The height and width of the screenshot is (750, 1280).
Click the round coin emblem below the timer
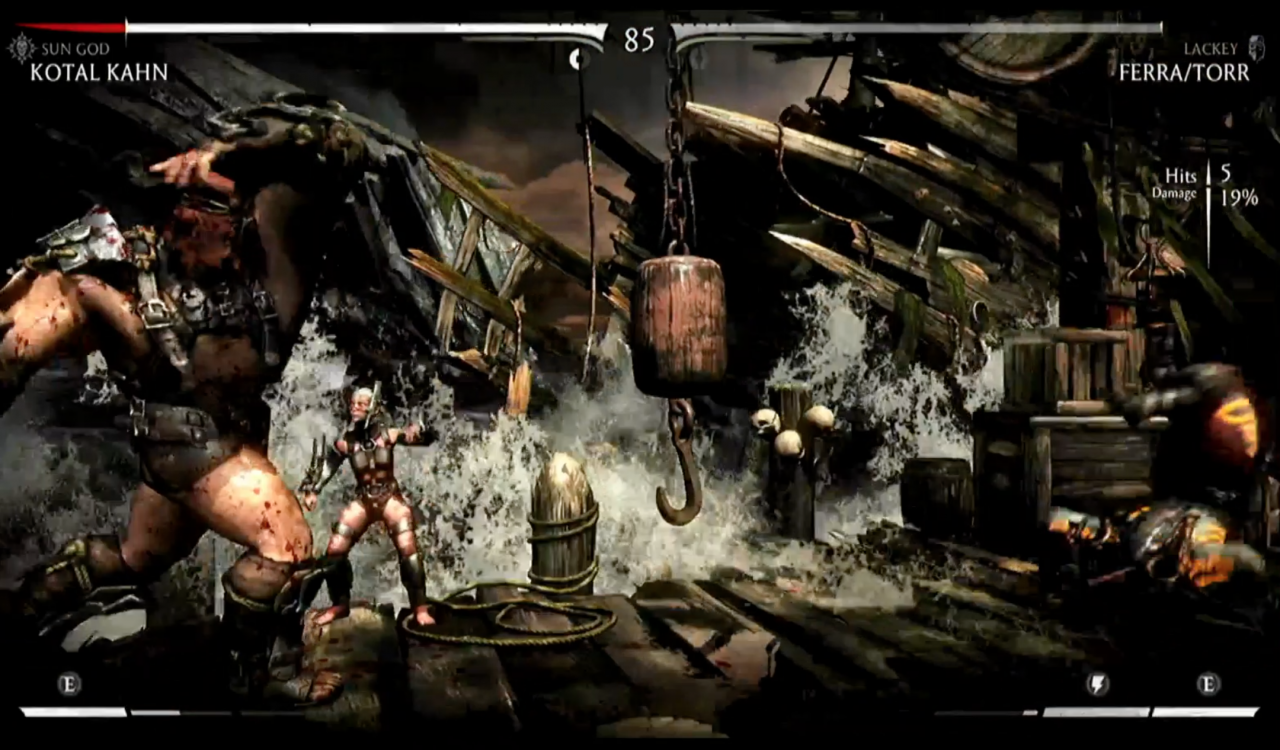(x=580, y=59)
